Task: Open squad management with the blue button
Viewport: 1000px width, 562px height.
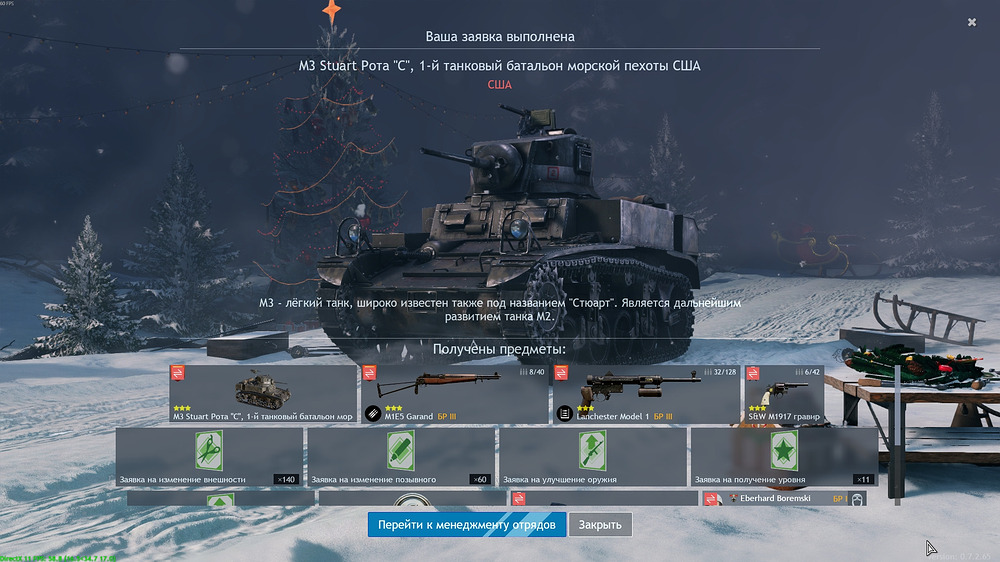Action: coord(467,524)
